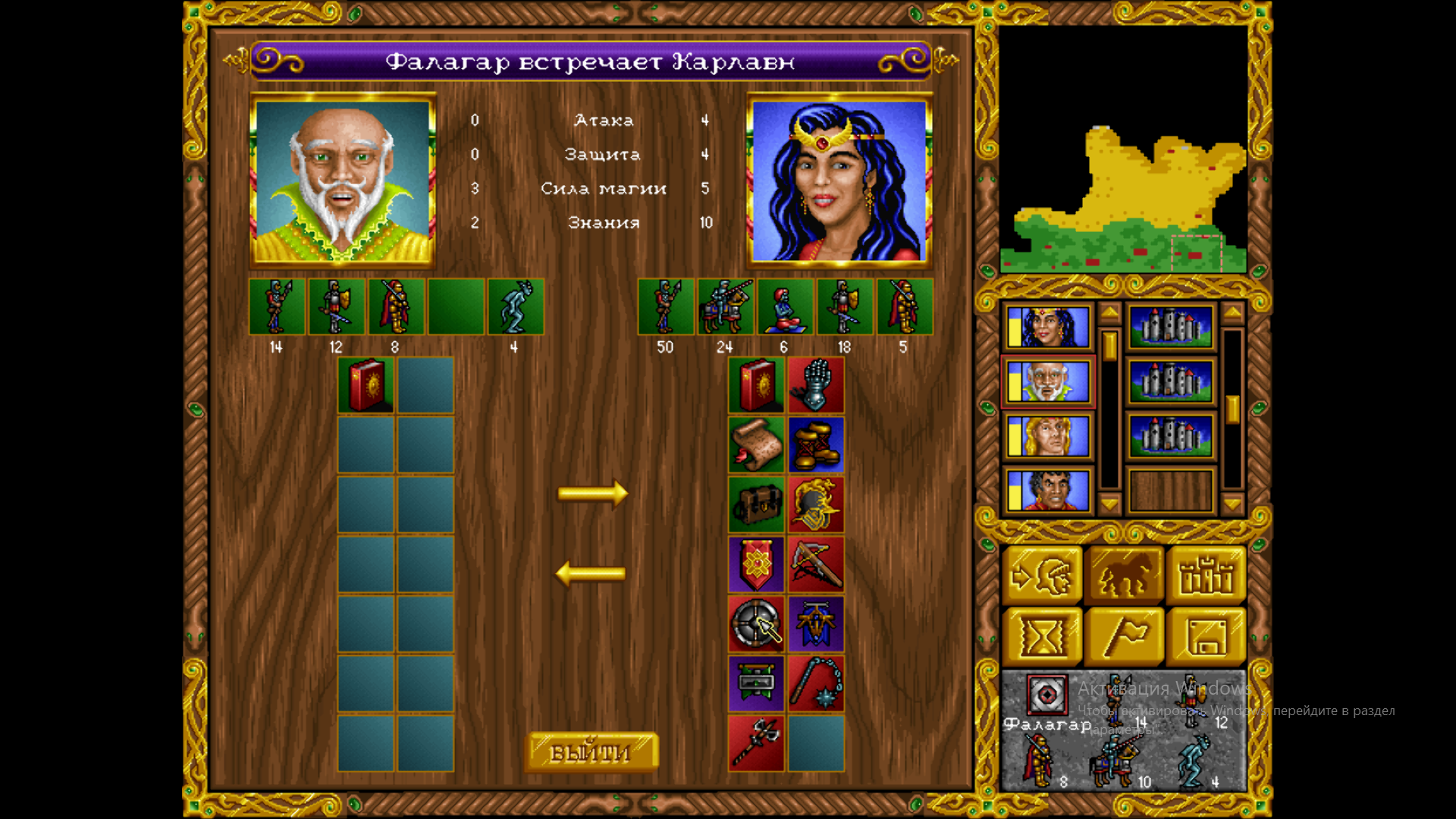This screenshot has height=819, width=1456.
Task: Click the rightward troop transfer arrow
Action: pos(593,493)
